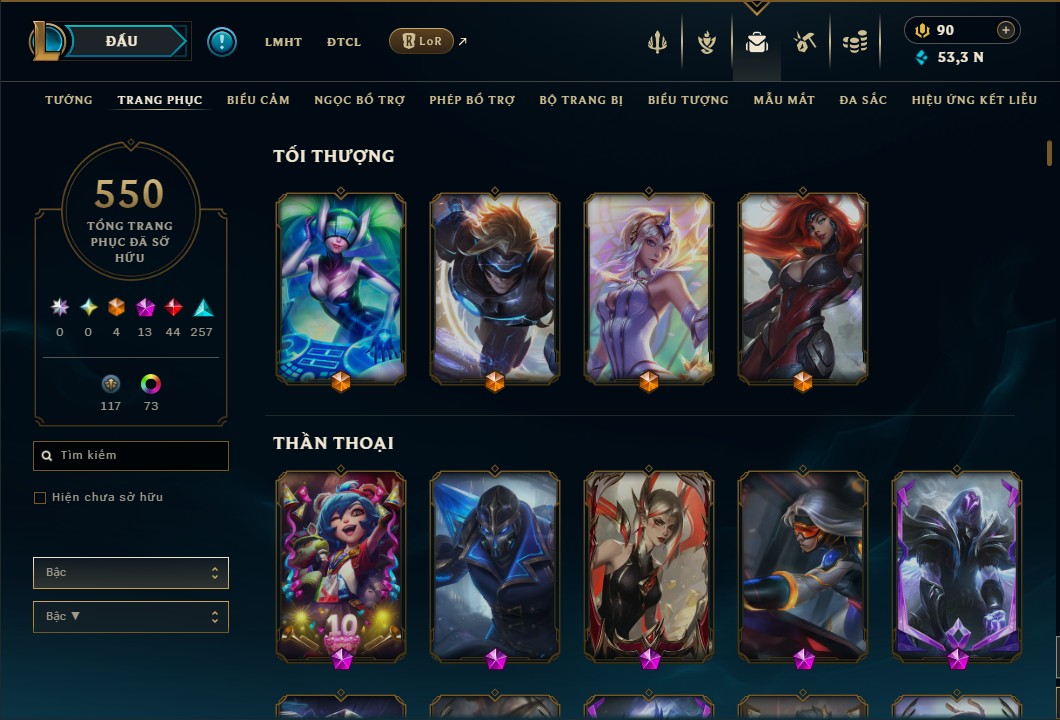Screen dimensions: 1060x720
Task: Switch to the BIỂU CẢM tab
Action: pos(258,100)
